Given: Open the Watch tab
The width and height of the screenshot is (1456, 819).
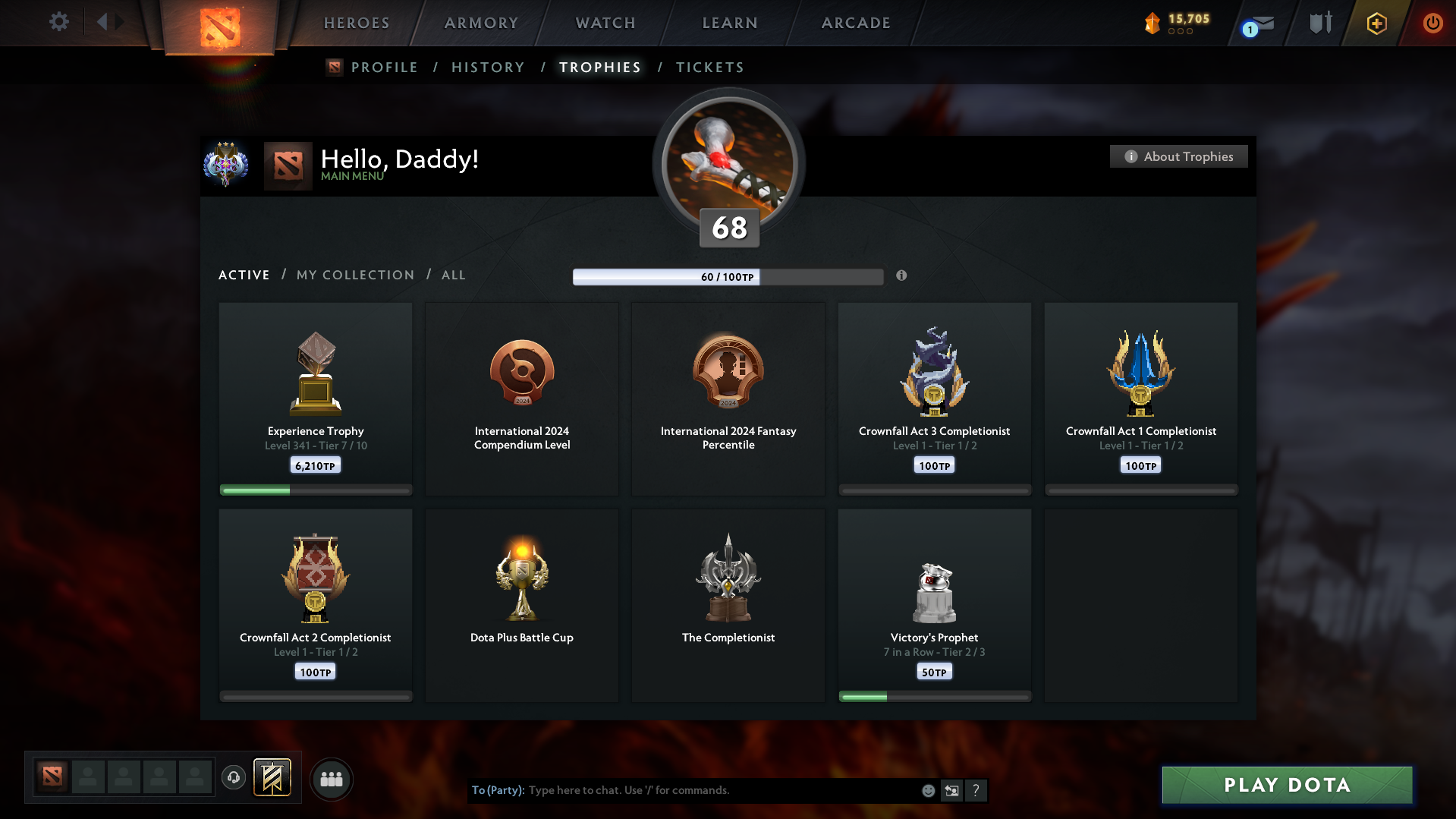Looking at the screenshot, I should [x=605, y=23].
